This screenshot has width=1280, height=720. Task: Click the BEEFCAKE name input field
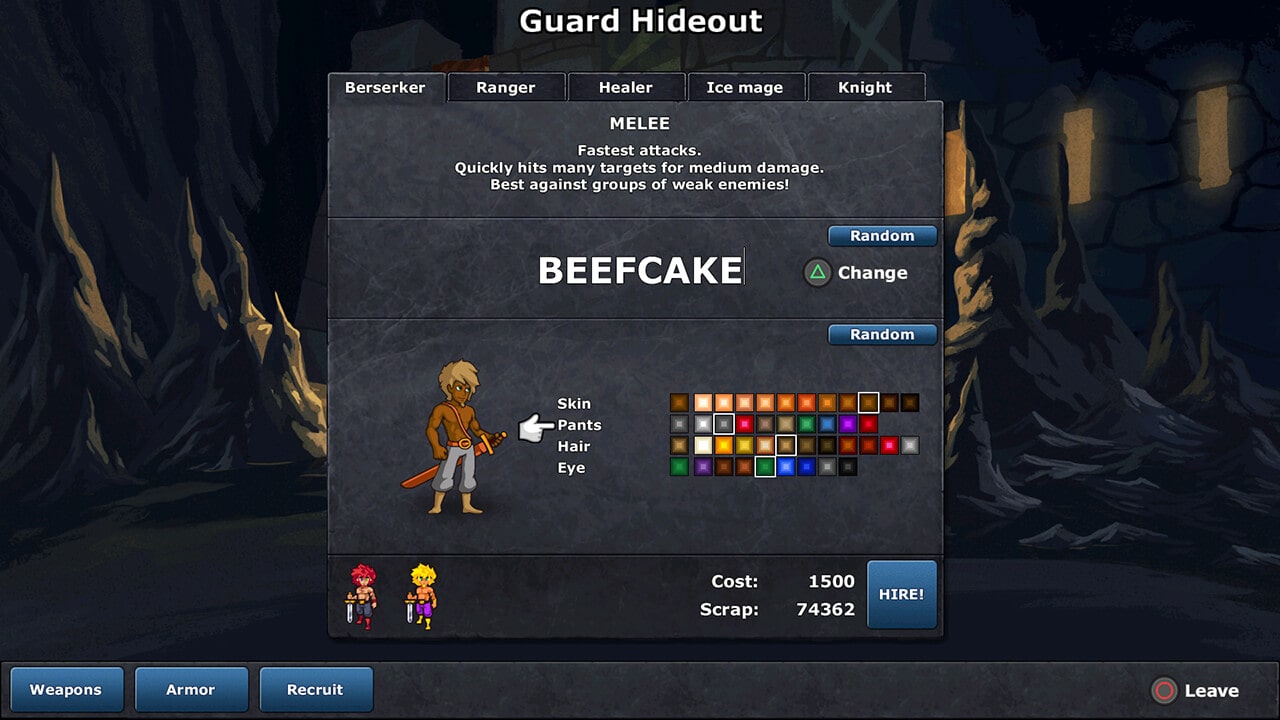pos(640,269)
